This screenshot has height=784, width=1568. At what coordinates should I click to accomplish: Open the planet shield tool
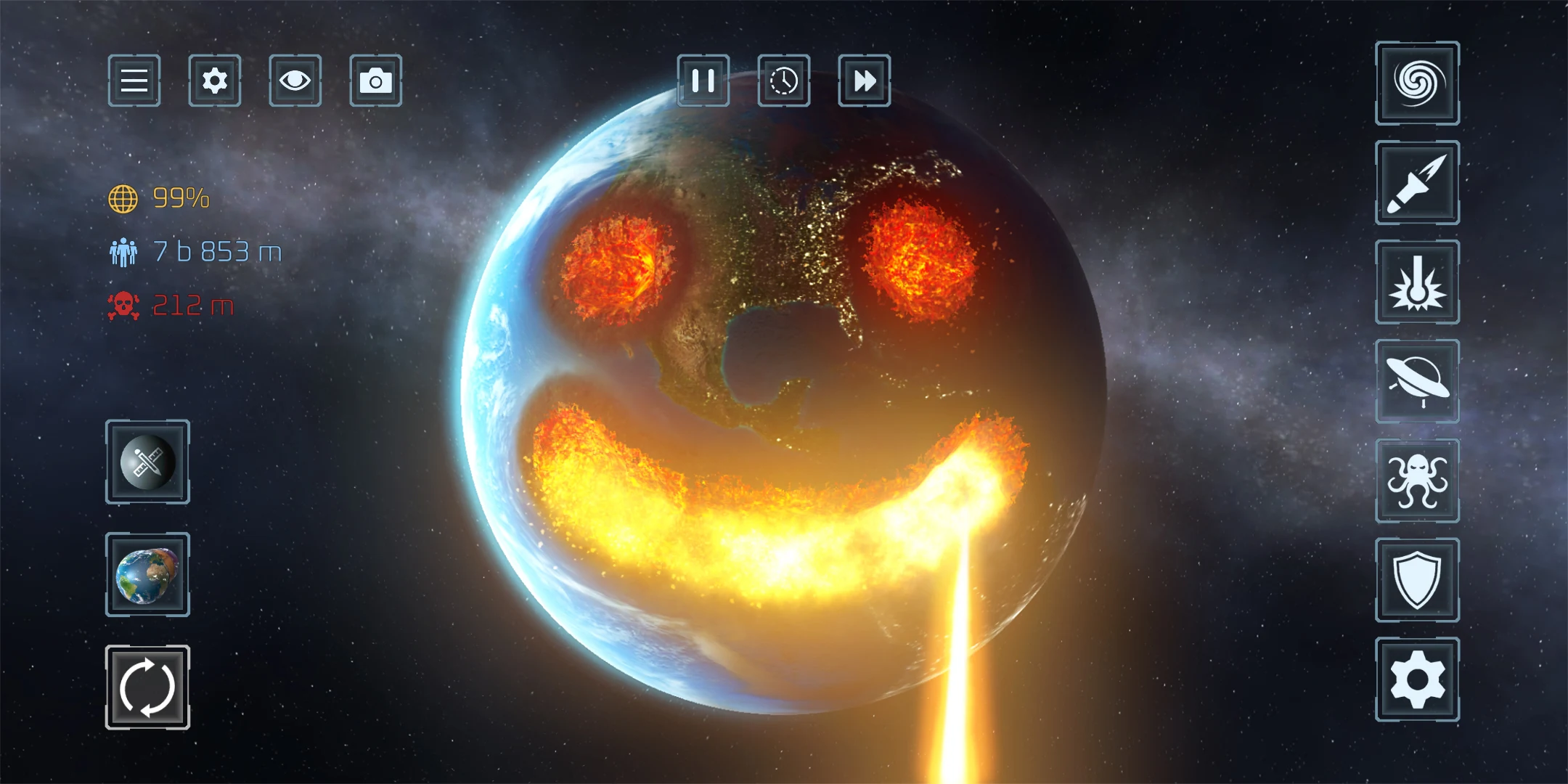point(1417,581)
